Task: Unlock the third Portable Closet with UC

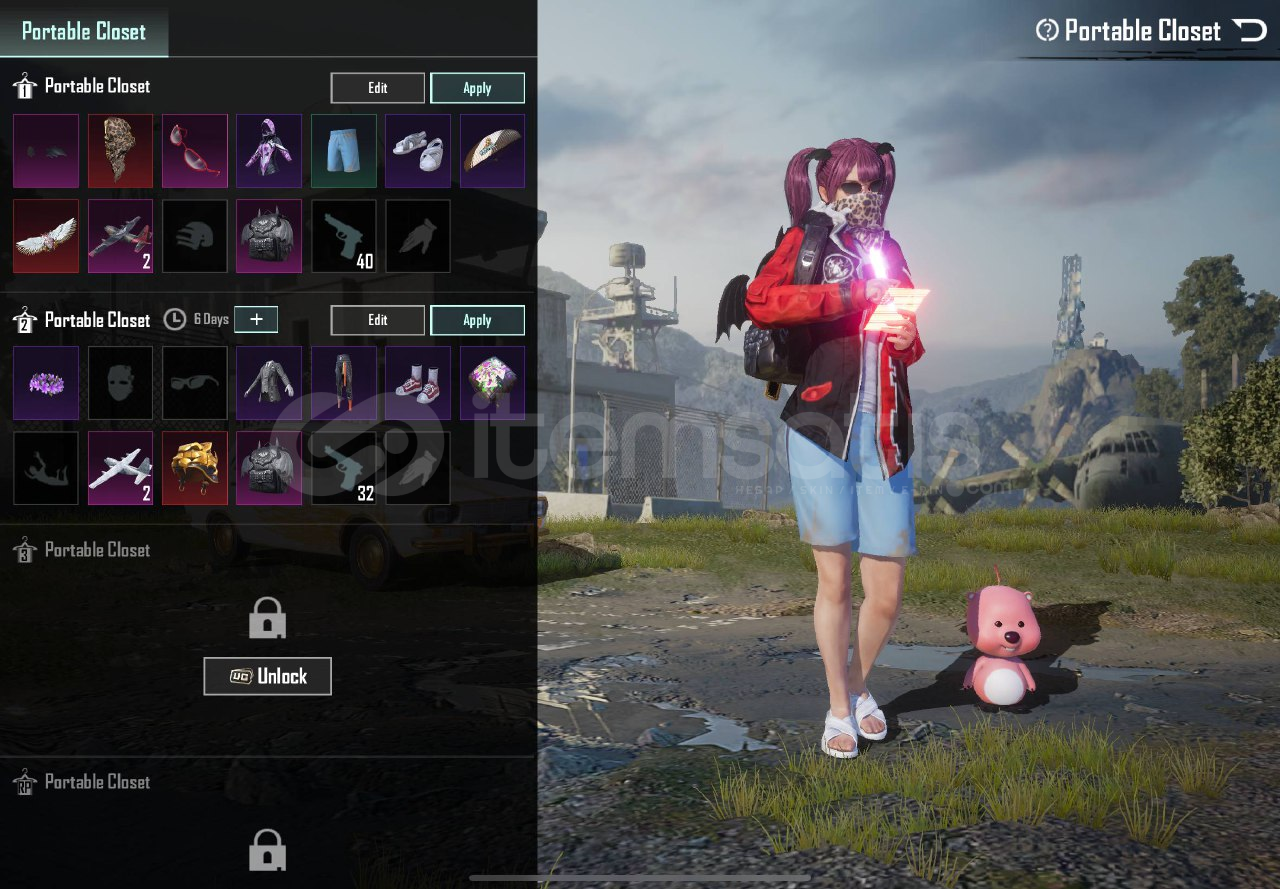Action: pos(267,676)
